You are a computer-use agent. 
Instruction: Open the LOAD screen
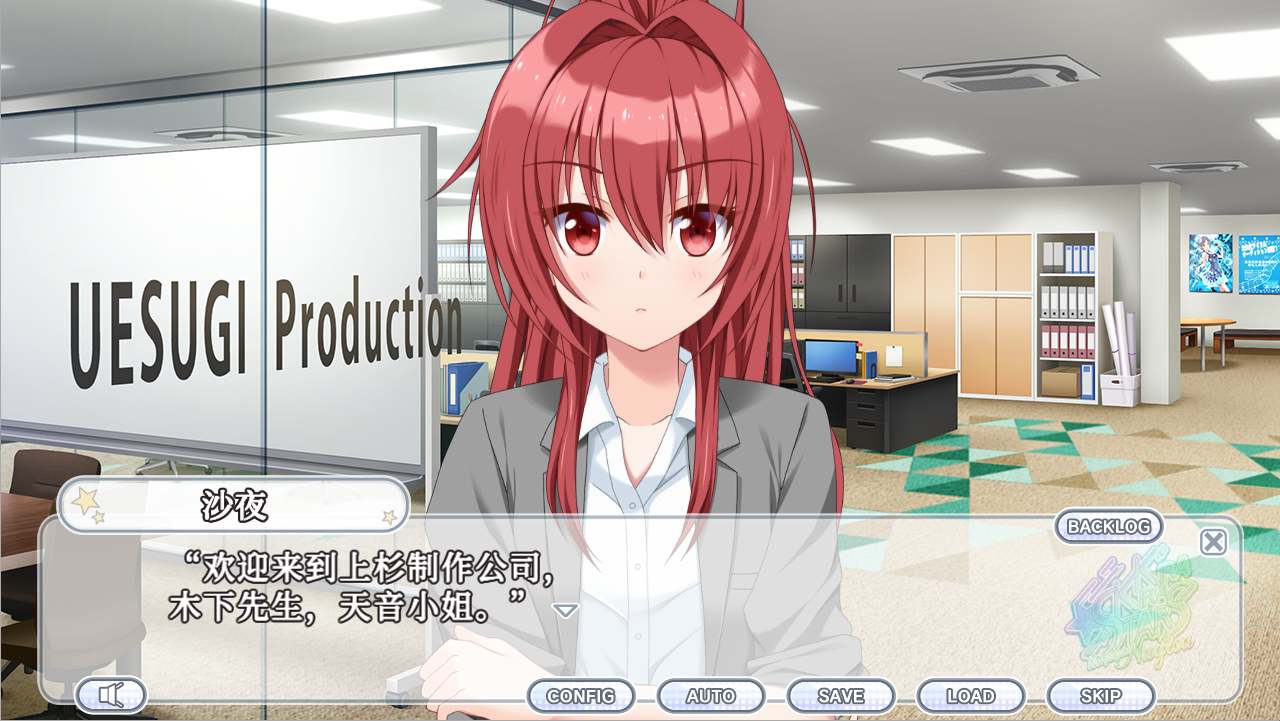tap(971, 695)
